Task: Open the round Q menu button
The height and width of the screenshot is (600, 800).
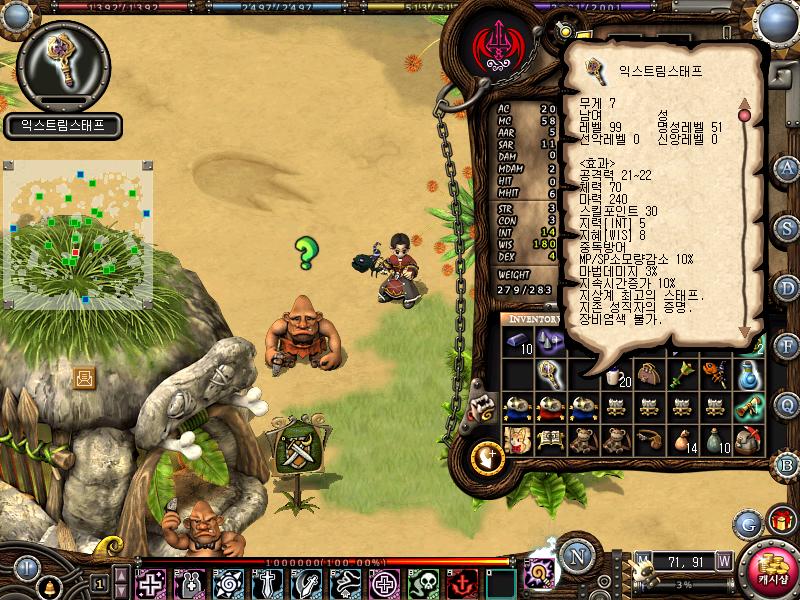Action: coord(787,403)
